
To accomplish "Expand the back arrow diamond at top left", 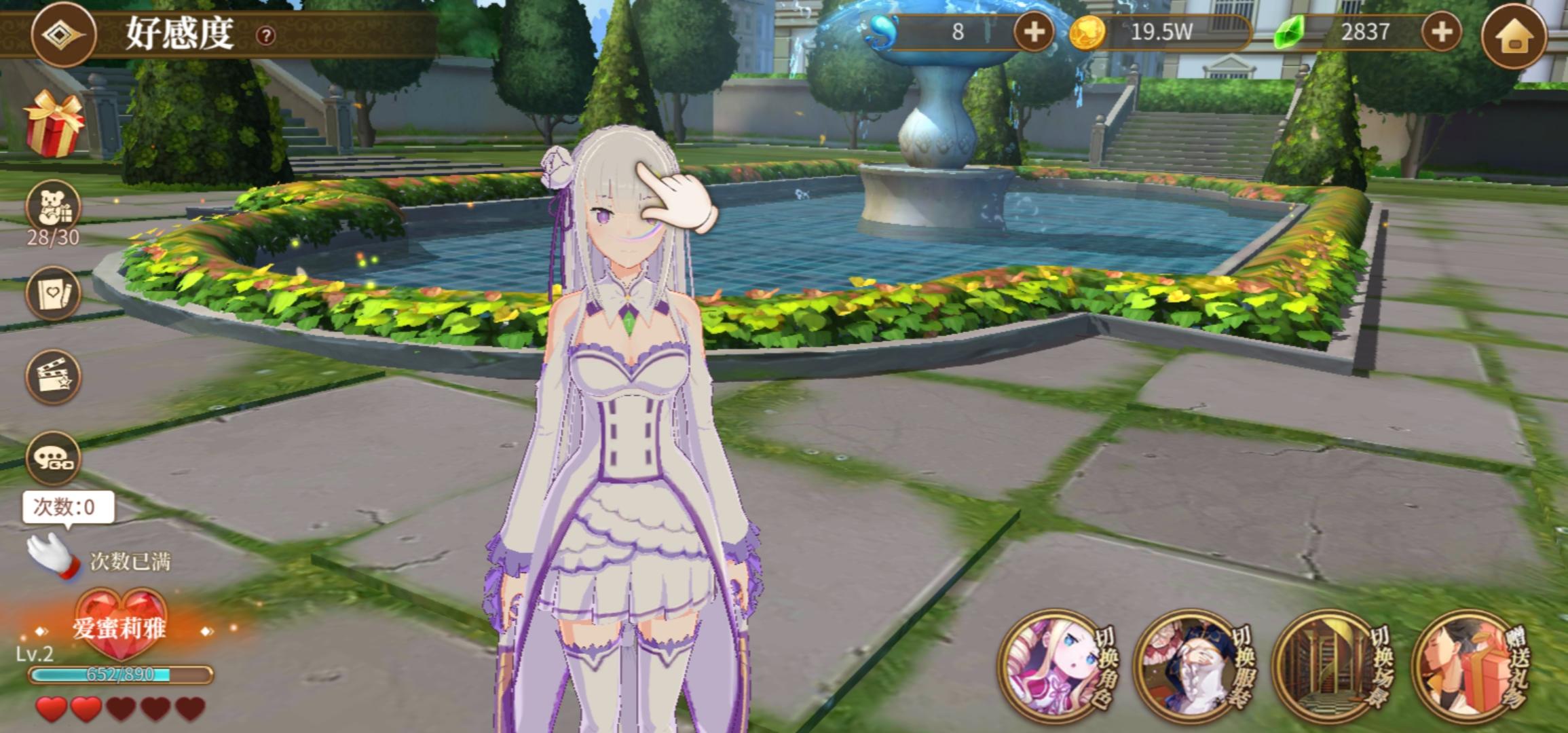I will (62, 34).
